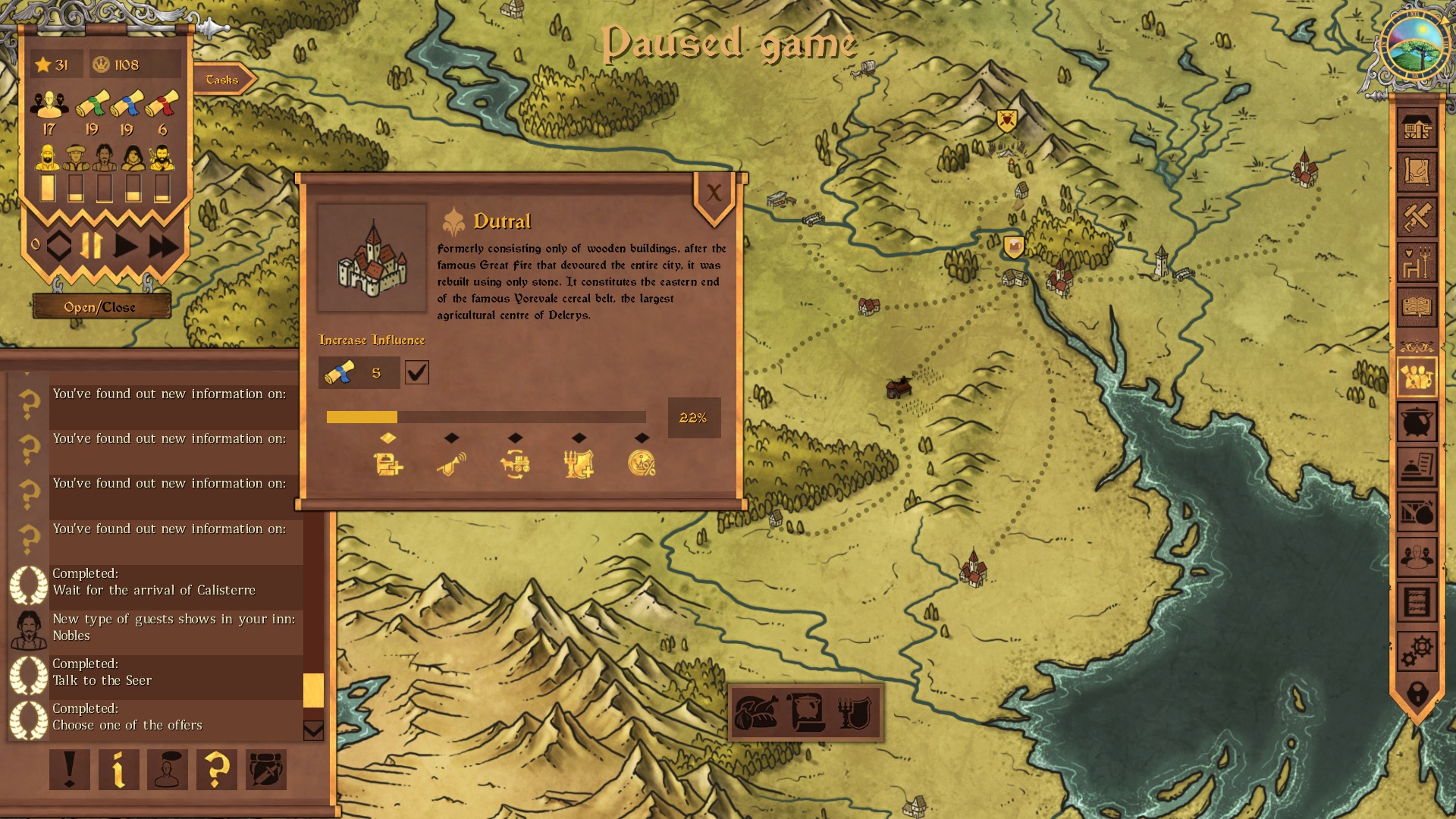Filter messages by exclamation mark alerts

70,770
